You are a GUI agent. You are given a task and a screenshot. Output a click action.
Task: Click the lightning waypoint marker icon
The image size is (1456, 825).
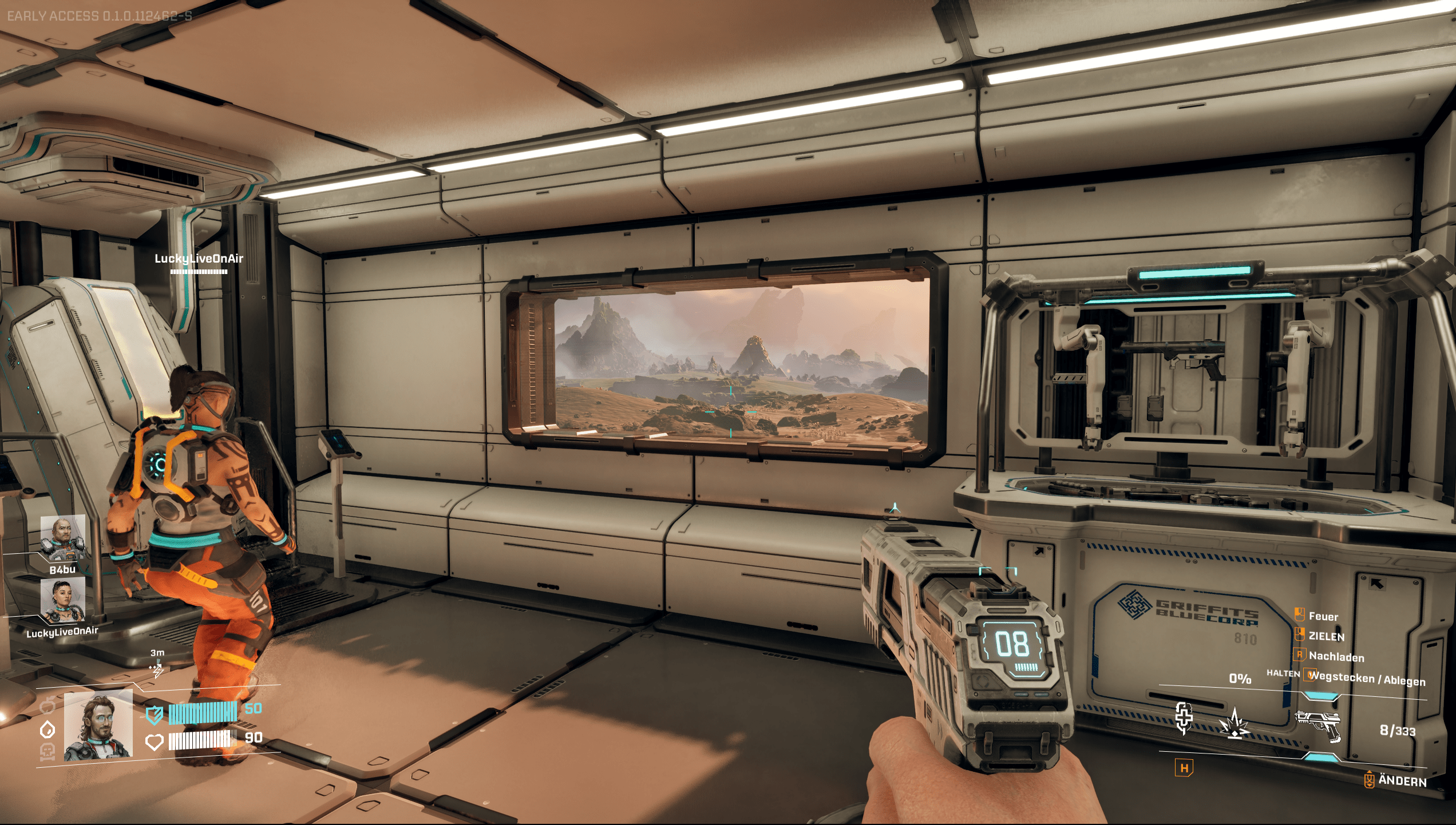point(156,669)
